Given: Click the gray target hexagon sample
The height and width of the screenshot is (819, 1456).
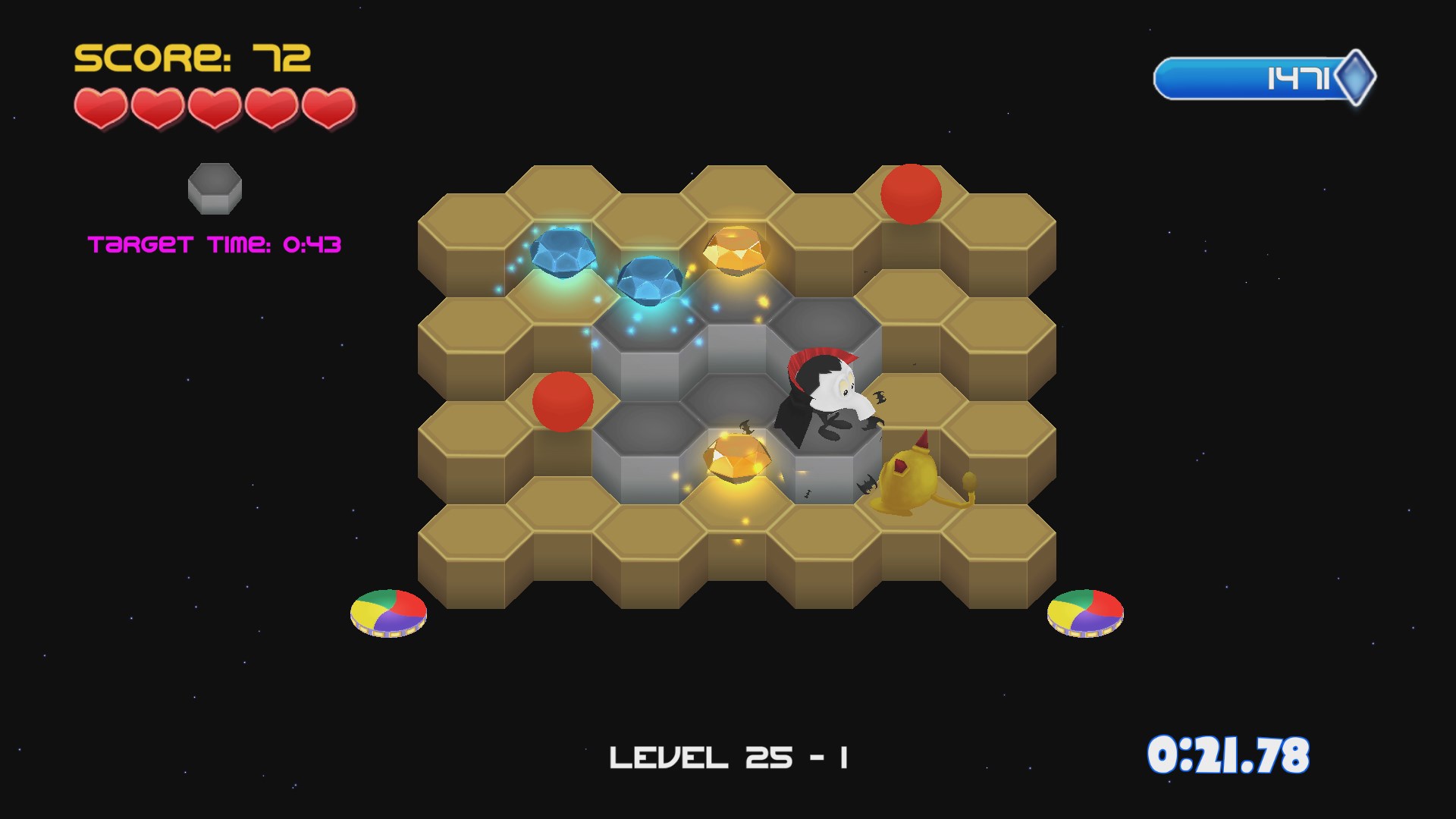Looking at the screenshot, I should (215, 187).
